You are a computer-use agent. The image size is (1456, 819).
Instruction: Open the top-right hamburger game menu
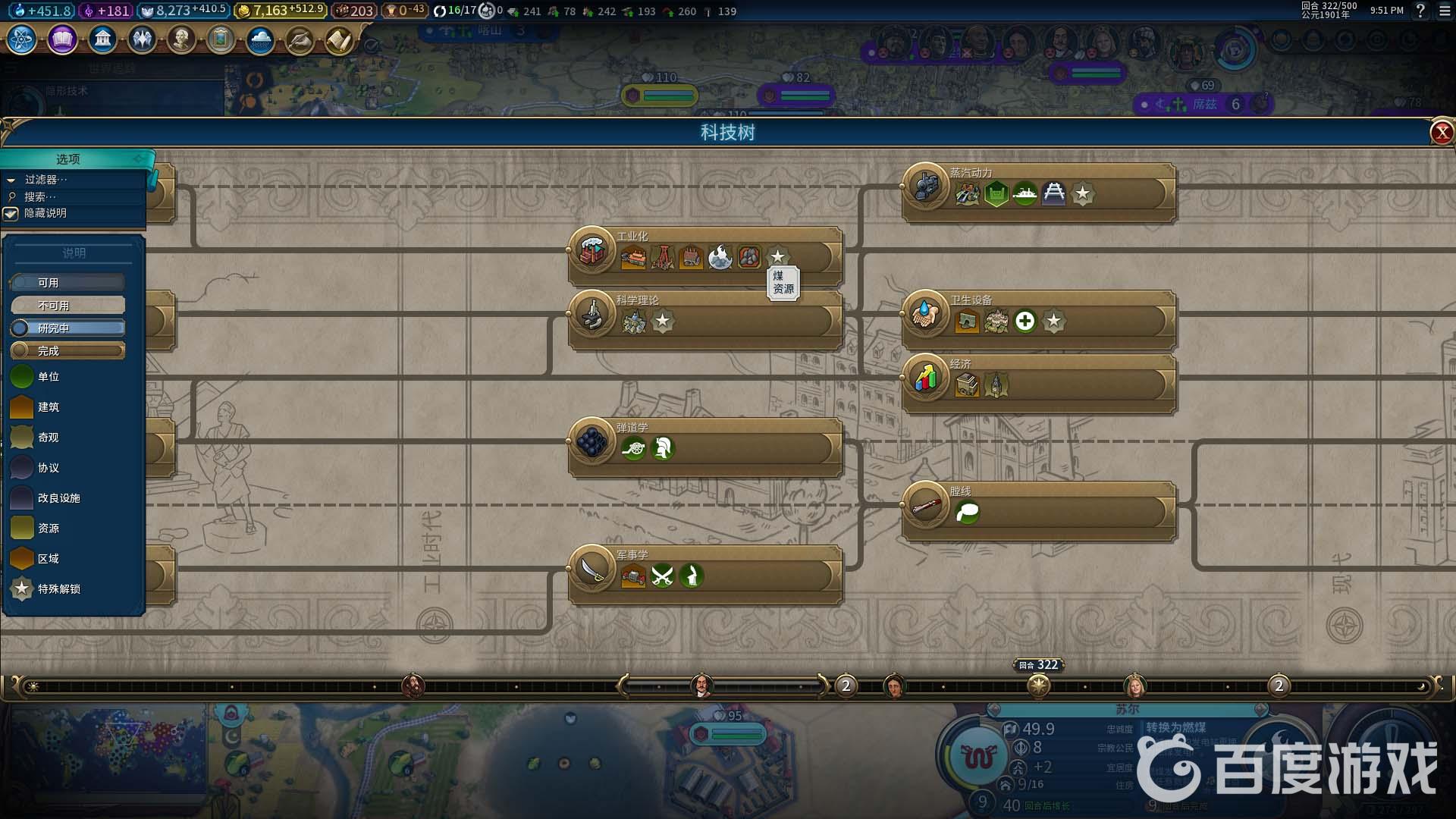(x=1444, y=11)
